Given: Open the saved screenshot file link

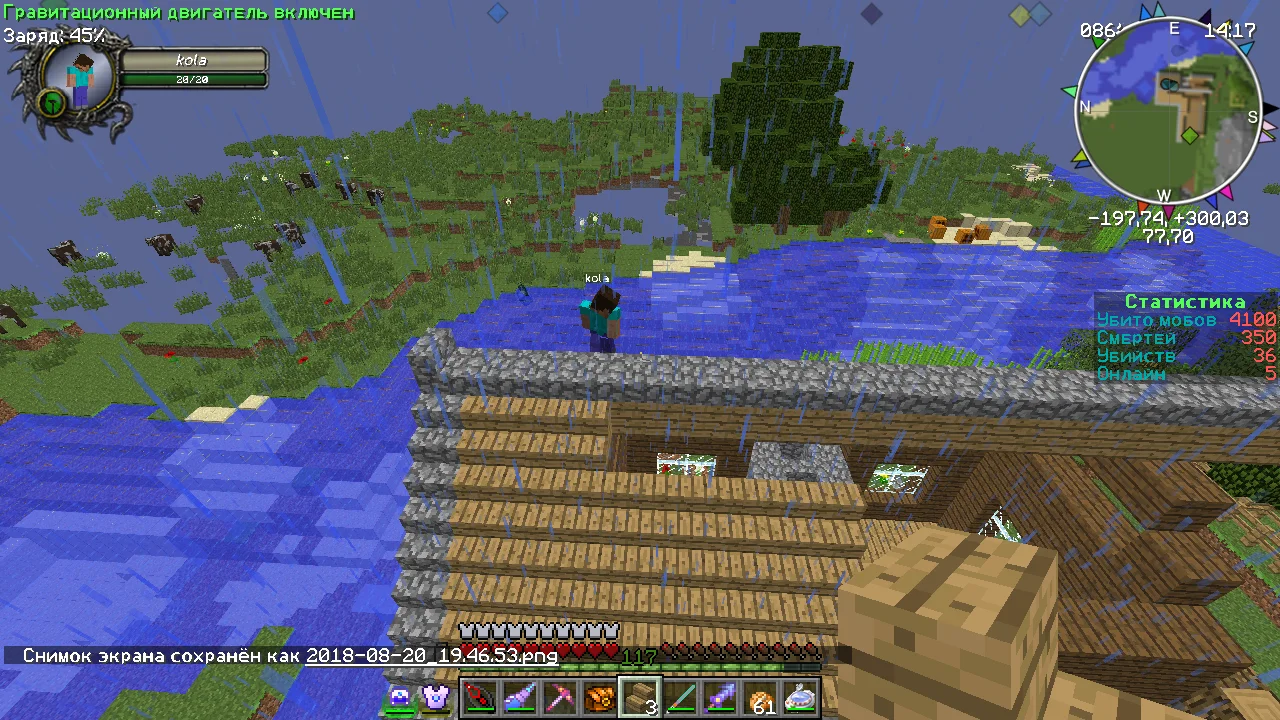Looking at the screenshot, I should click(431, 656).
